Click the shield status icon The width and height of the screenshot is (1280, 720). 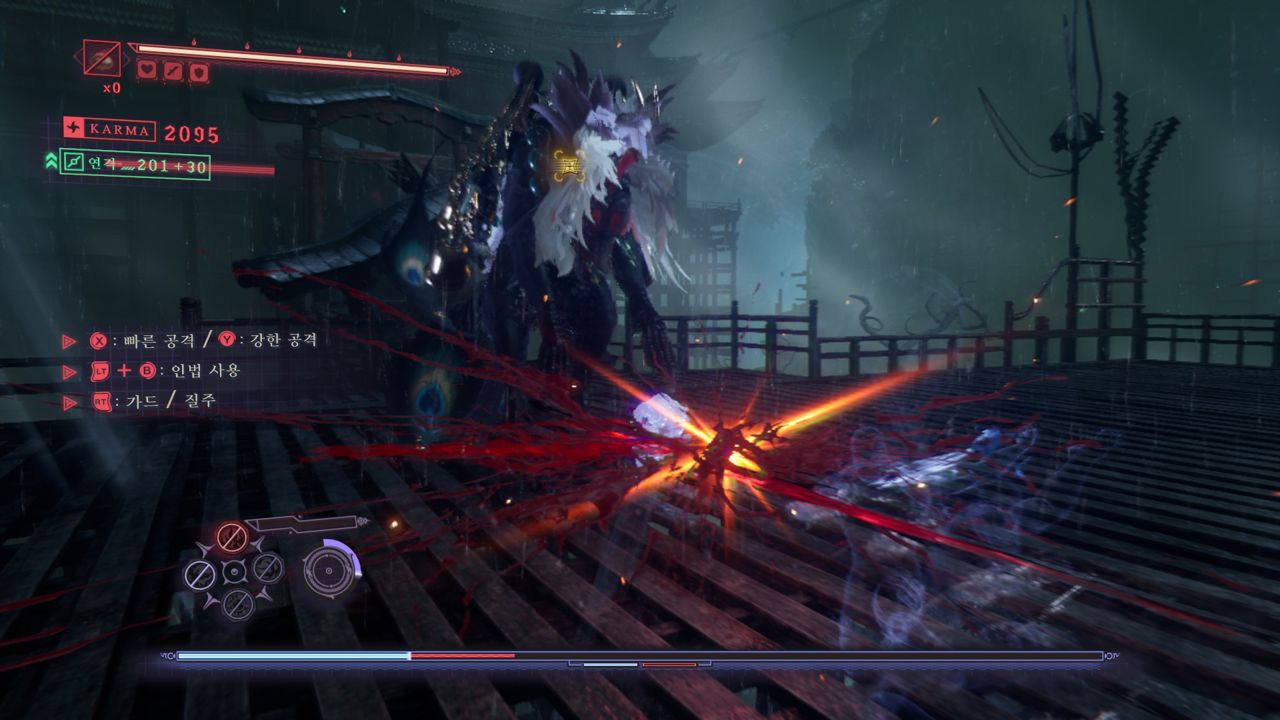tap(199, 71)
